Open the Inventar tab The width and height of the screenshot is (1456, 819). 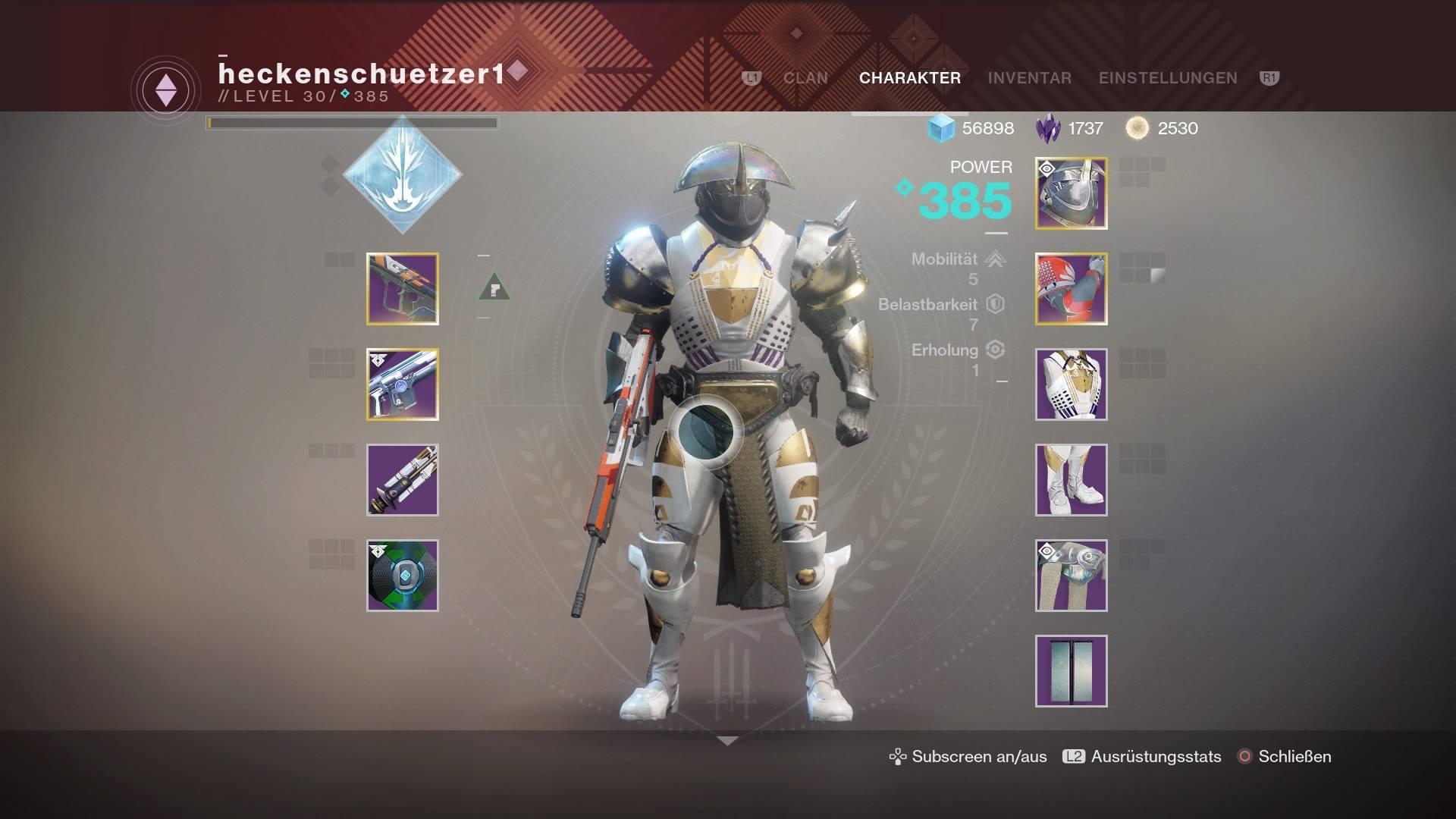[1029, 78]
